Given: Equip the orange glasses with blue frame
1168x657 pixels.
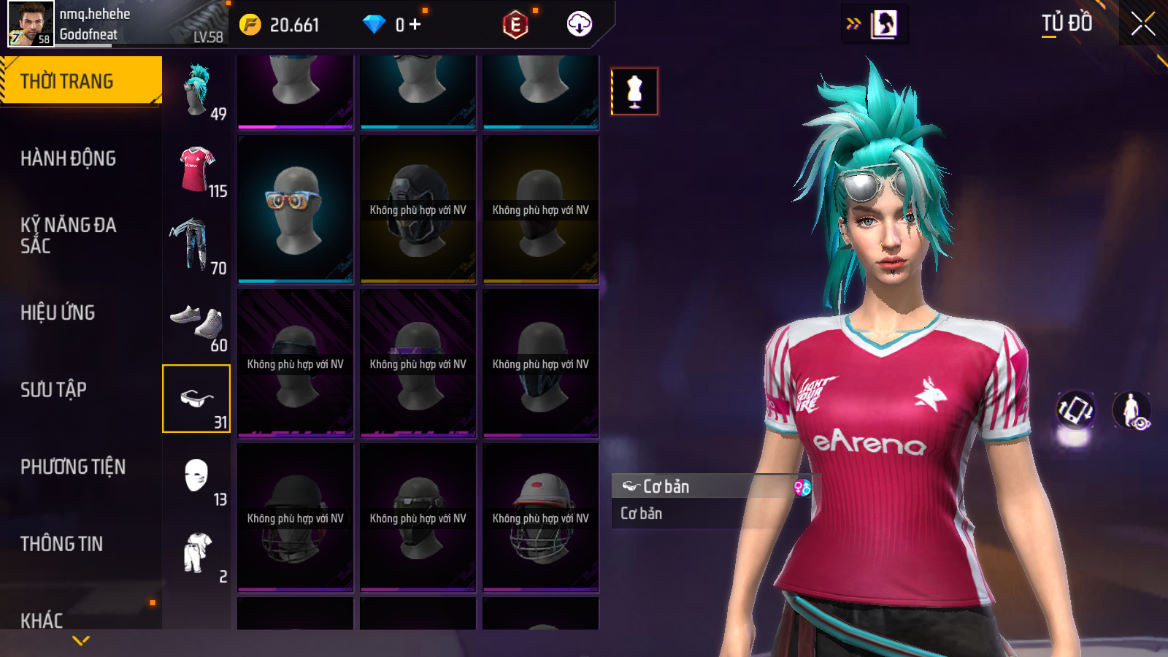Looking at the screenshot, I should 295,209.
